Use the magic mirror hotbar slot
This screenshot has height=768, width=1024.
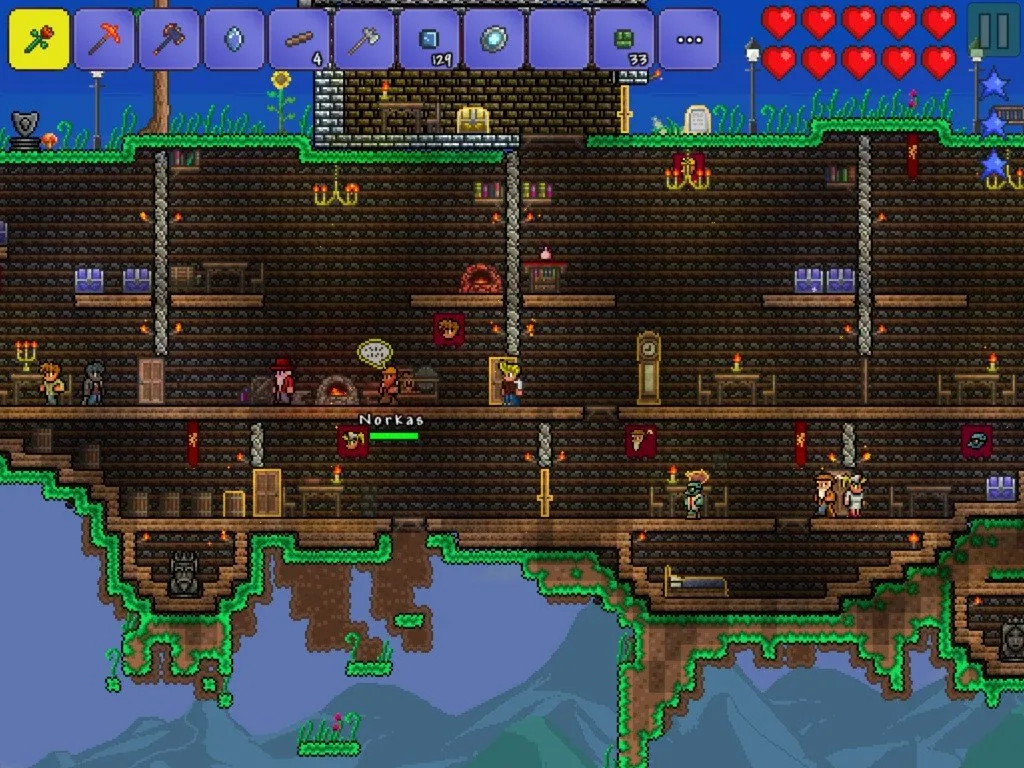tap(494, 39)
